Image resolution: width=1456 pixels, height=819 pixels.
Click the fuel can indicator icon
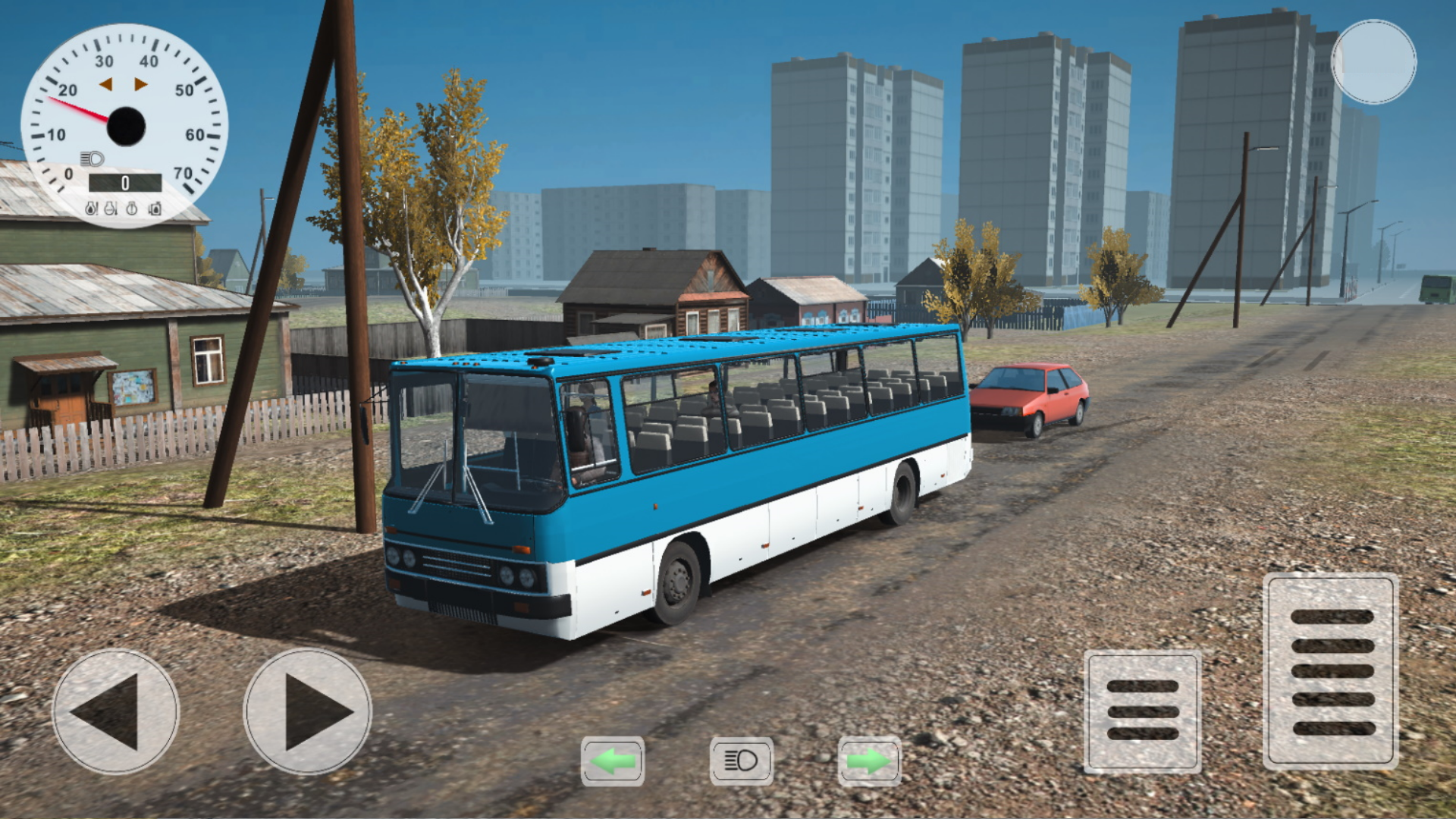pos(154,209)
